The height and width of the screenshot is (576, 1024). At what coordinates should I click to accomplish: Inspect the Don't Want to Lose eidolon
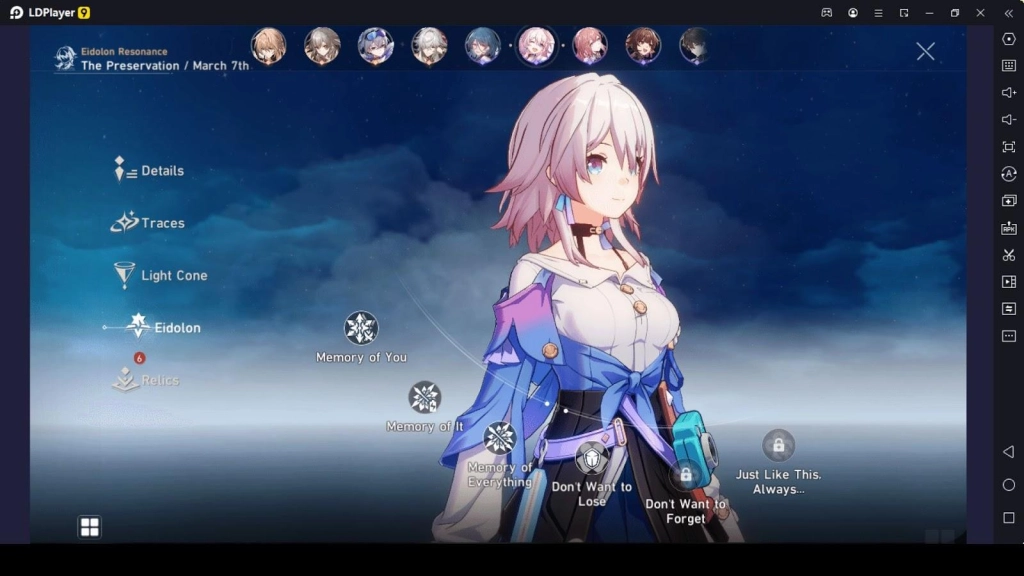coord(592,458)
